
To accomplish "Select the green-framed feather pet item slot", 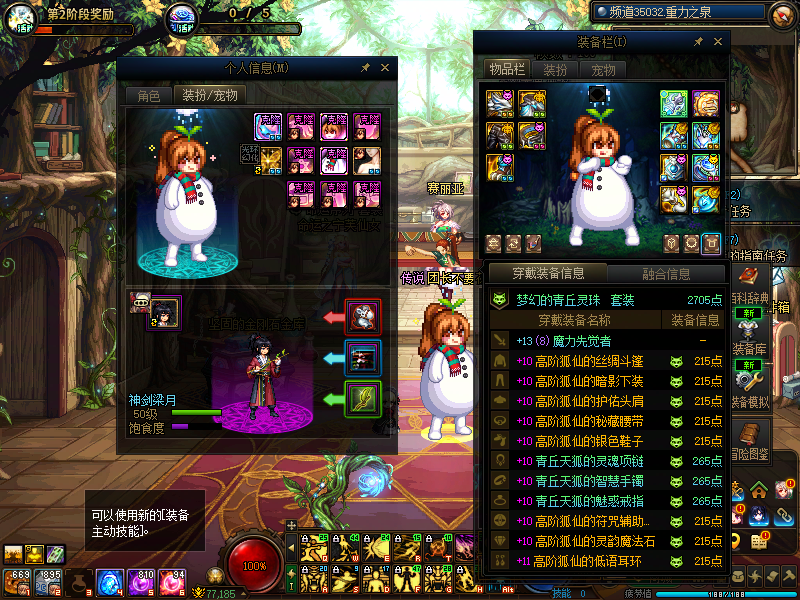I will 363,399.
